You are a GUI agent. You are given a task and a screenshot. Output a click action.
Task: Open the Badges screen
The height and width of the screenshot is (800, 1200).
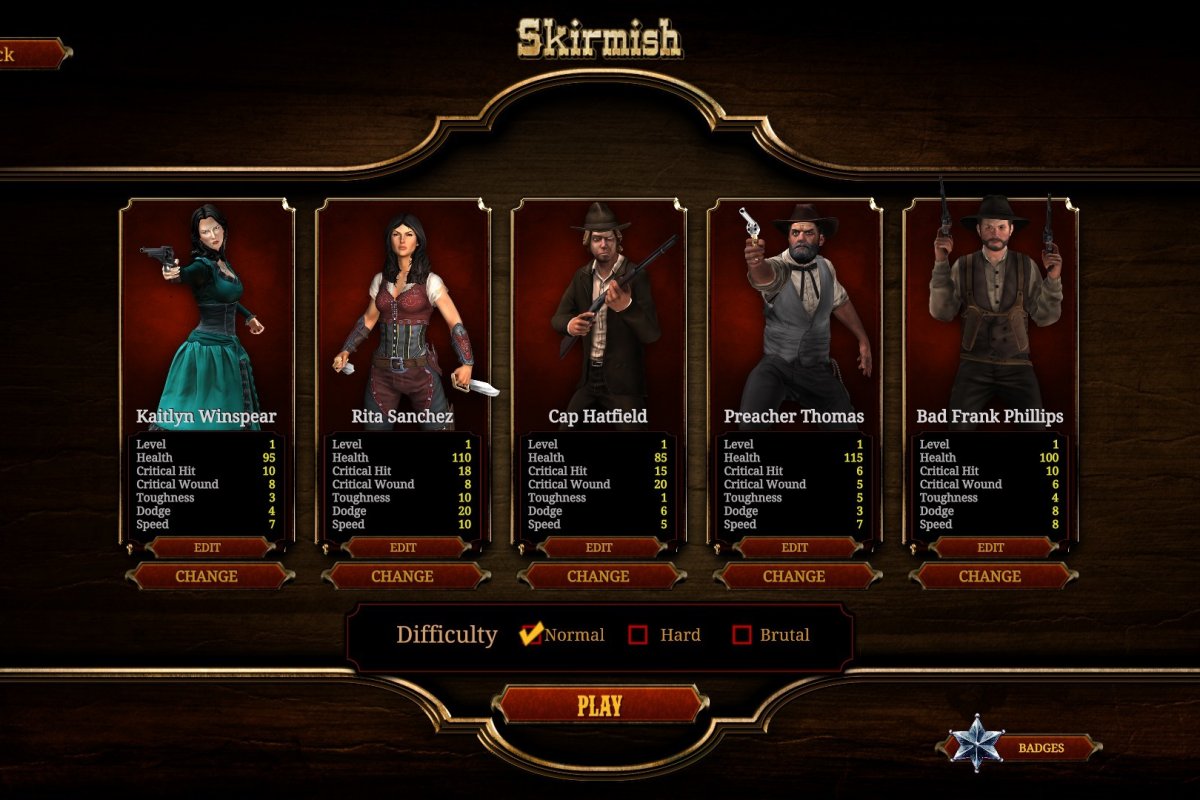tap(1040, 747)
